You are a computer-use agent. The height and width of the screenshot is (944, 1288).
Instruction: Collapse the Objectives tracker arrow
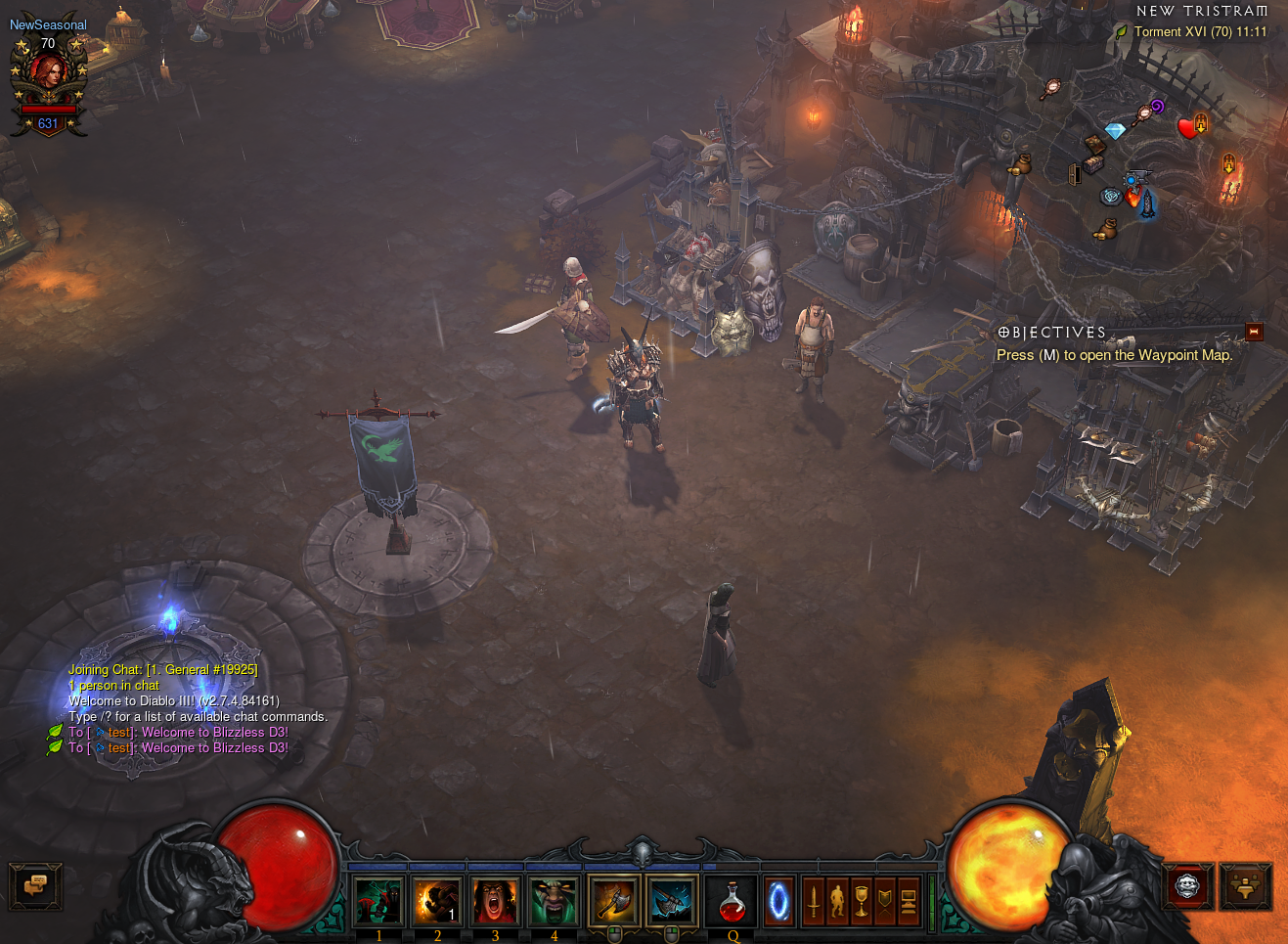click(x=1254, y=333)
